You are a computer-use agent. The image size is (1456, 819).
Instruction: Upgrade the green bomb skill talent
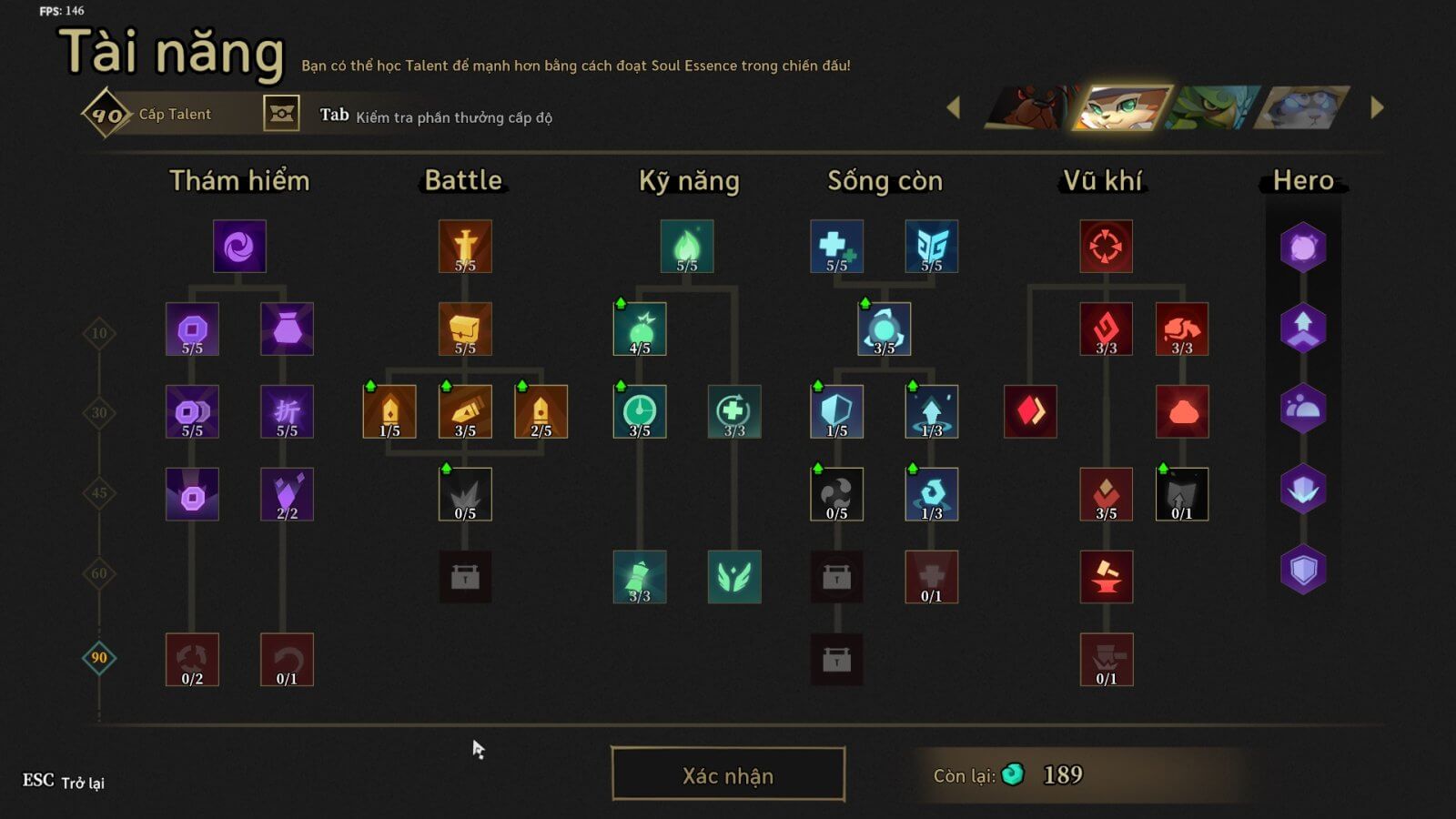pos(640,329)
